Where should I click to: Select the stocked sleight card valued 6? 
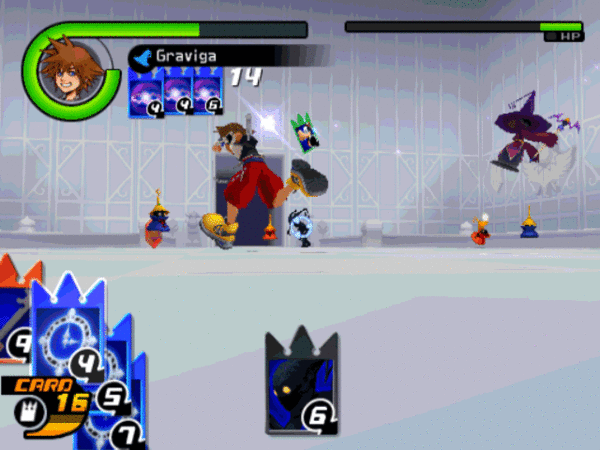click(x=207, y=96)
